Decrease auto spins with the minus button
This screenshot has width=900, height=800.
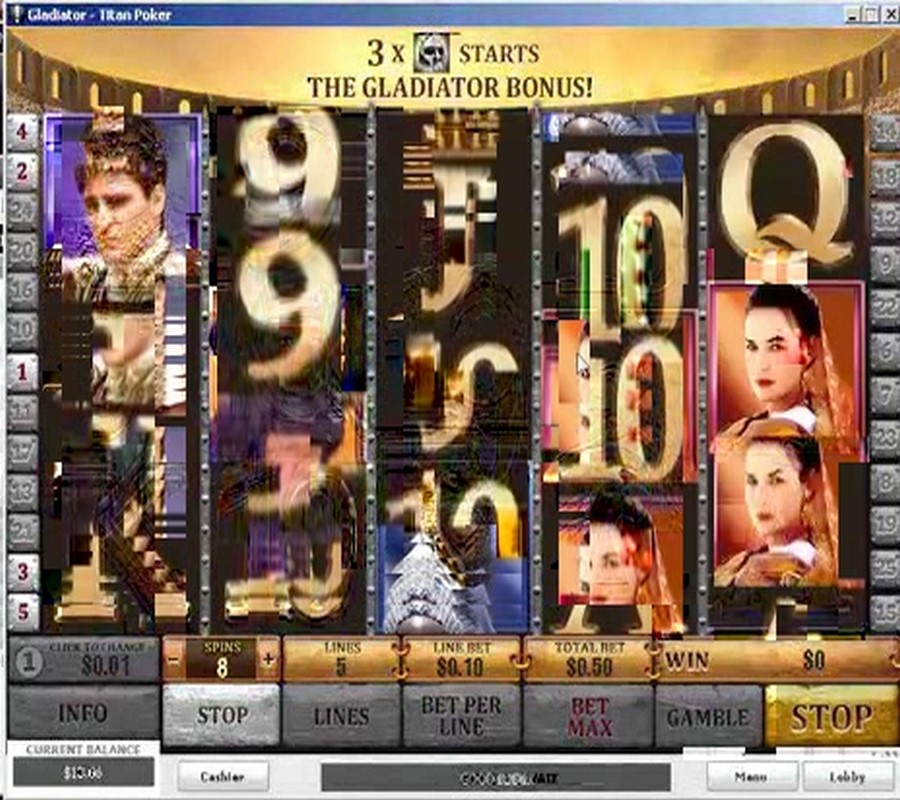(174, 659)
